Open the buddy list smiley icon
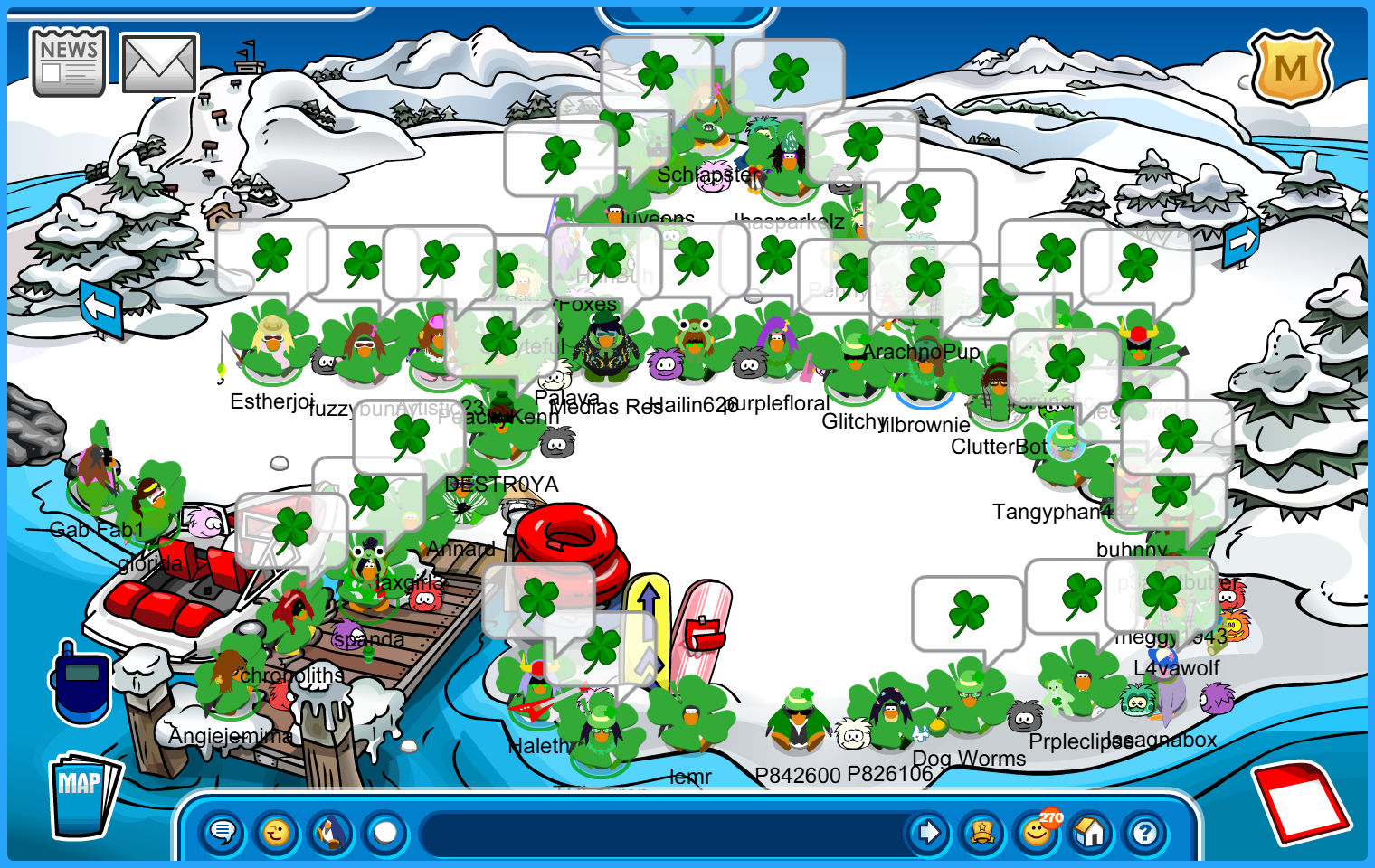This screenshot has height=868, width=1375. click(1037, 832)
